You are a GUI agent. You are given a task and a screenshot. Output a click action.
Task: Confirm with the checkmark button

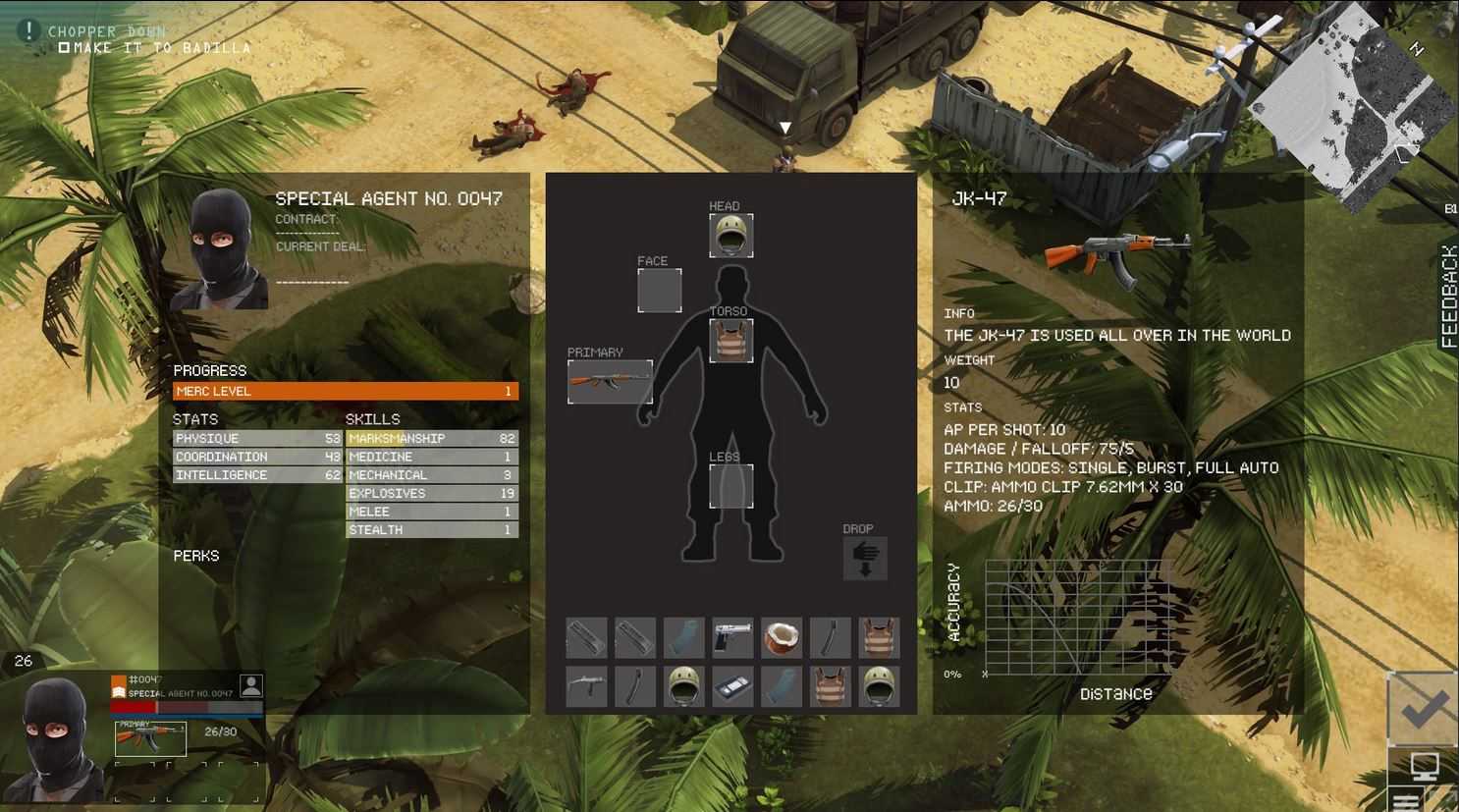coord(1423,709)
